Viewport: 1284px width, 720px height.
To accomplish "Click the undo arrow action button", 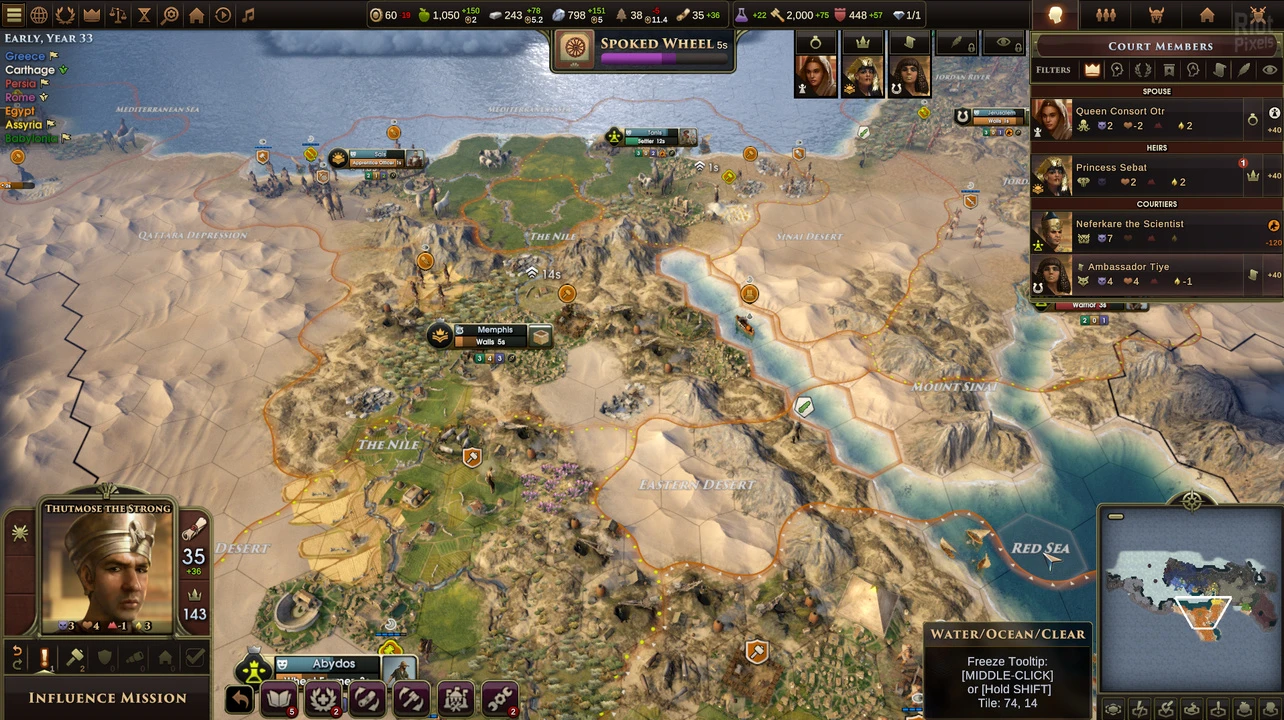I will coord(239,699).
